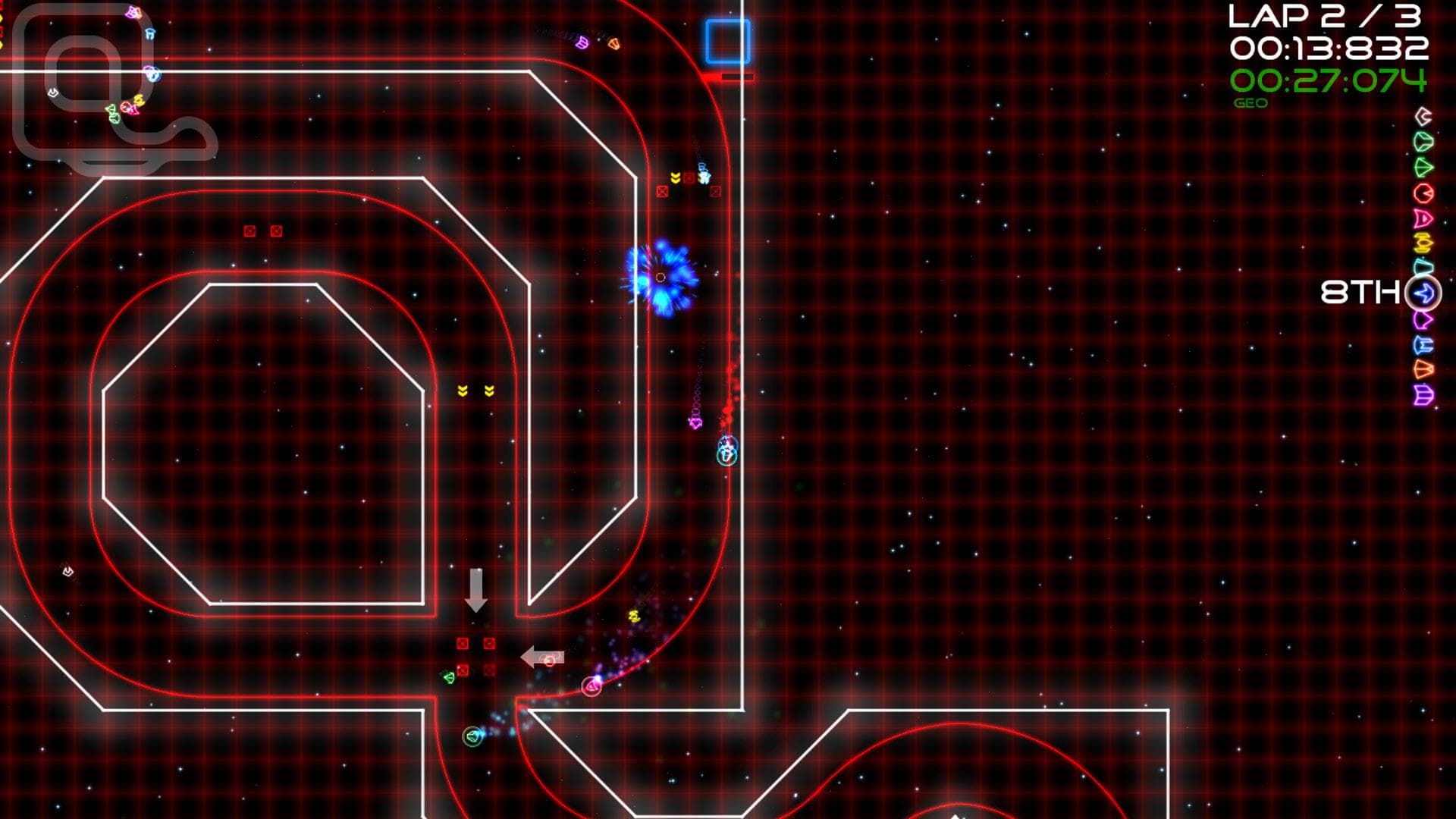The width and height of the screenshot is (1456, 819).
Task: Select the circled blue player ship icon
Action: click(x=1422, y=290)
